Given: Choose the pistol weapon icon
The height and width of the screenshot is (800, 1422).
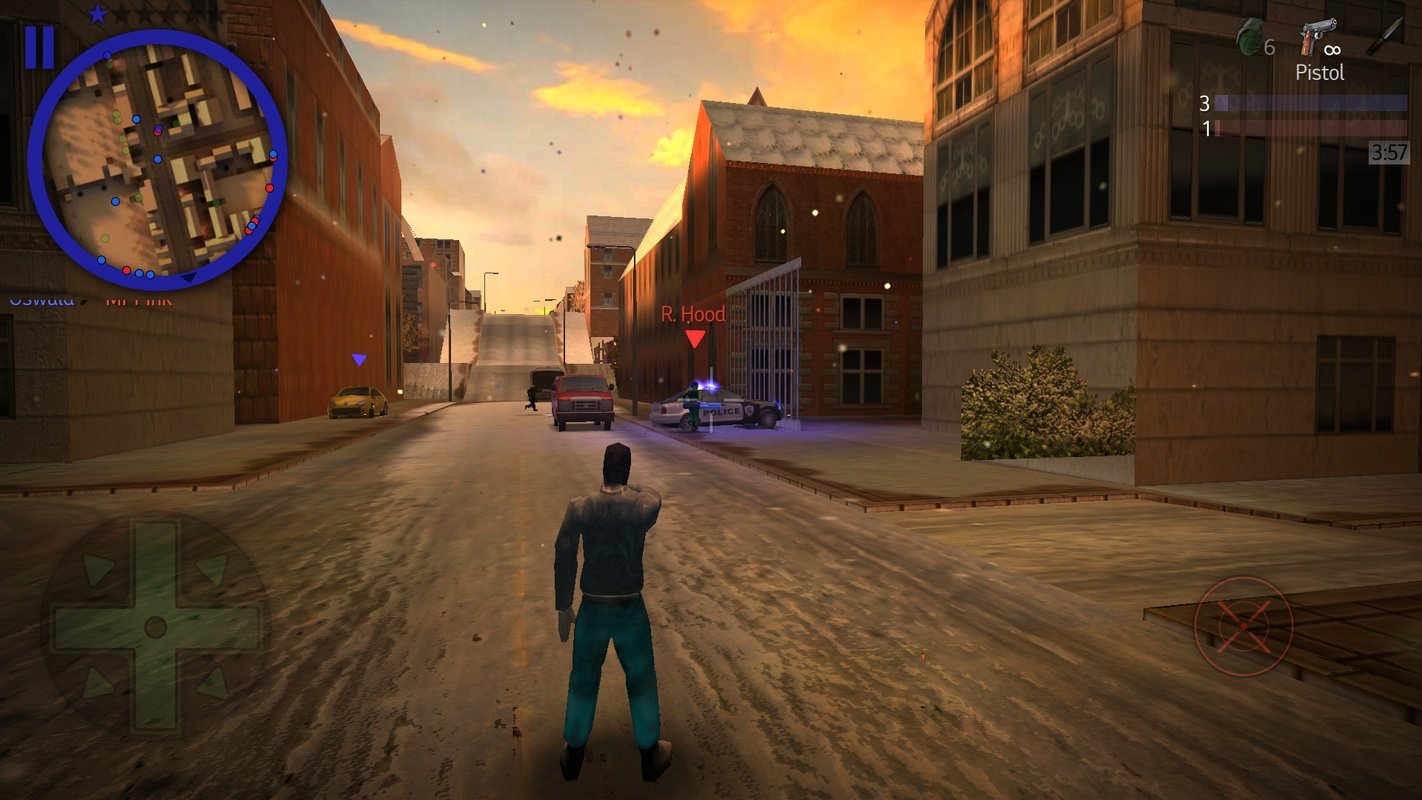Looking at the screenshot, I should click(x=1317, y=37).
